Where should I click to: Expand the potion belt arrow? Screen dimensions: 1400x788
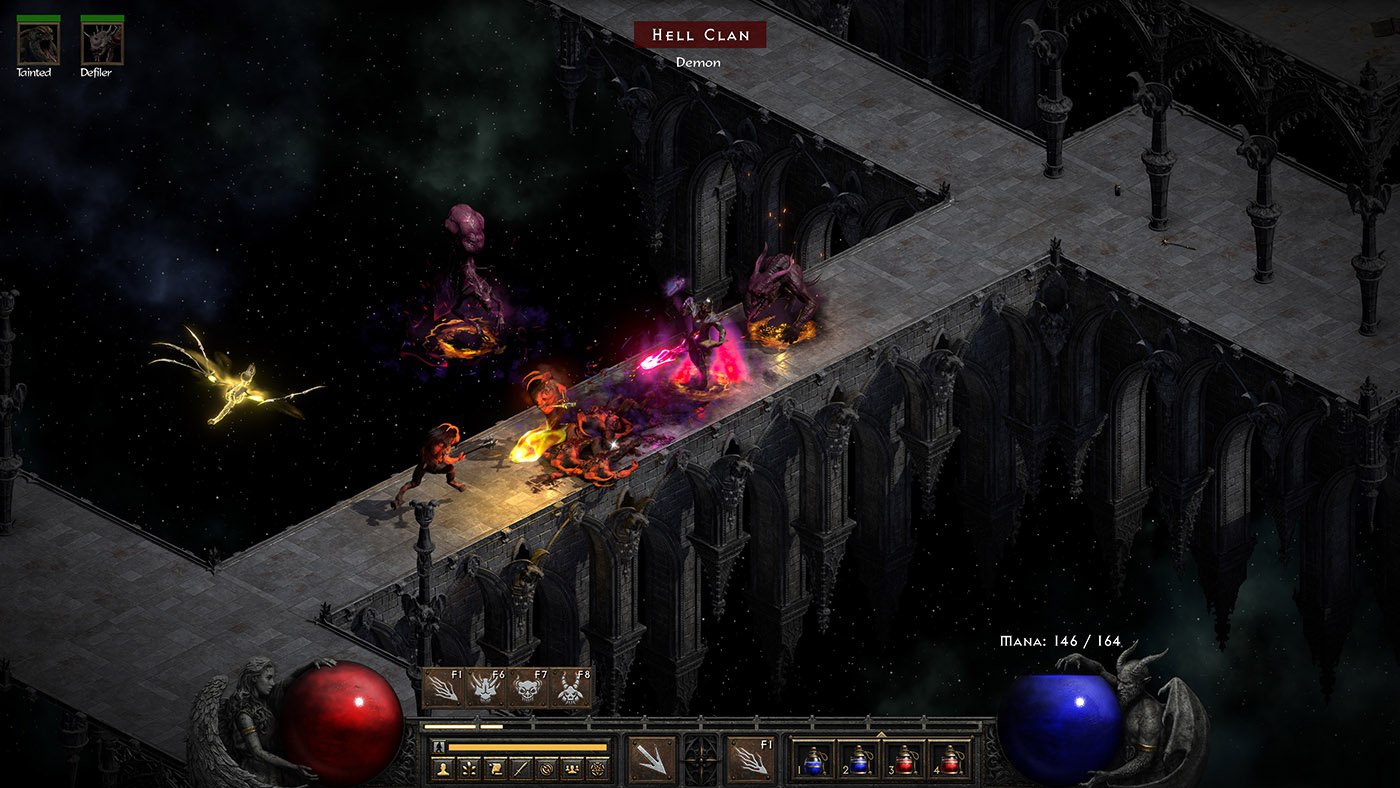(881, 734)
